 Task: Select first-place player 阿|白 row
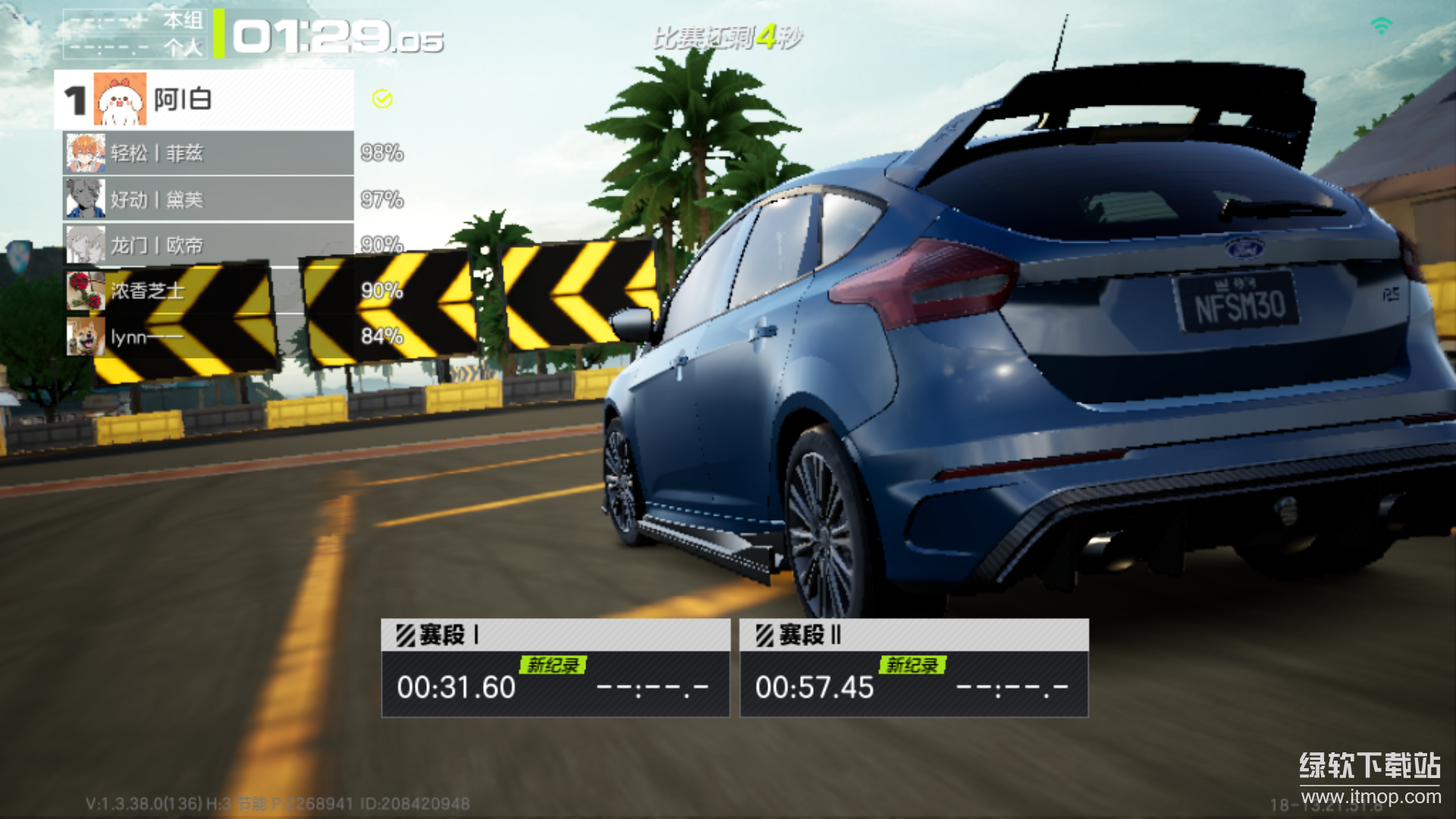click(205, 99)
